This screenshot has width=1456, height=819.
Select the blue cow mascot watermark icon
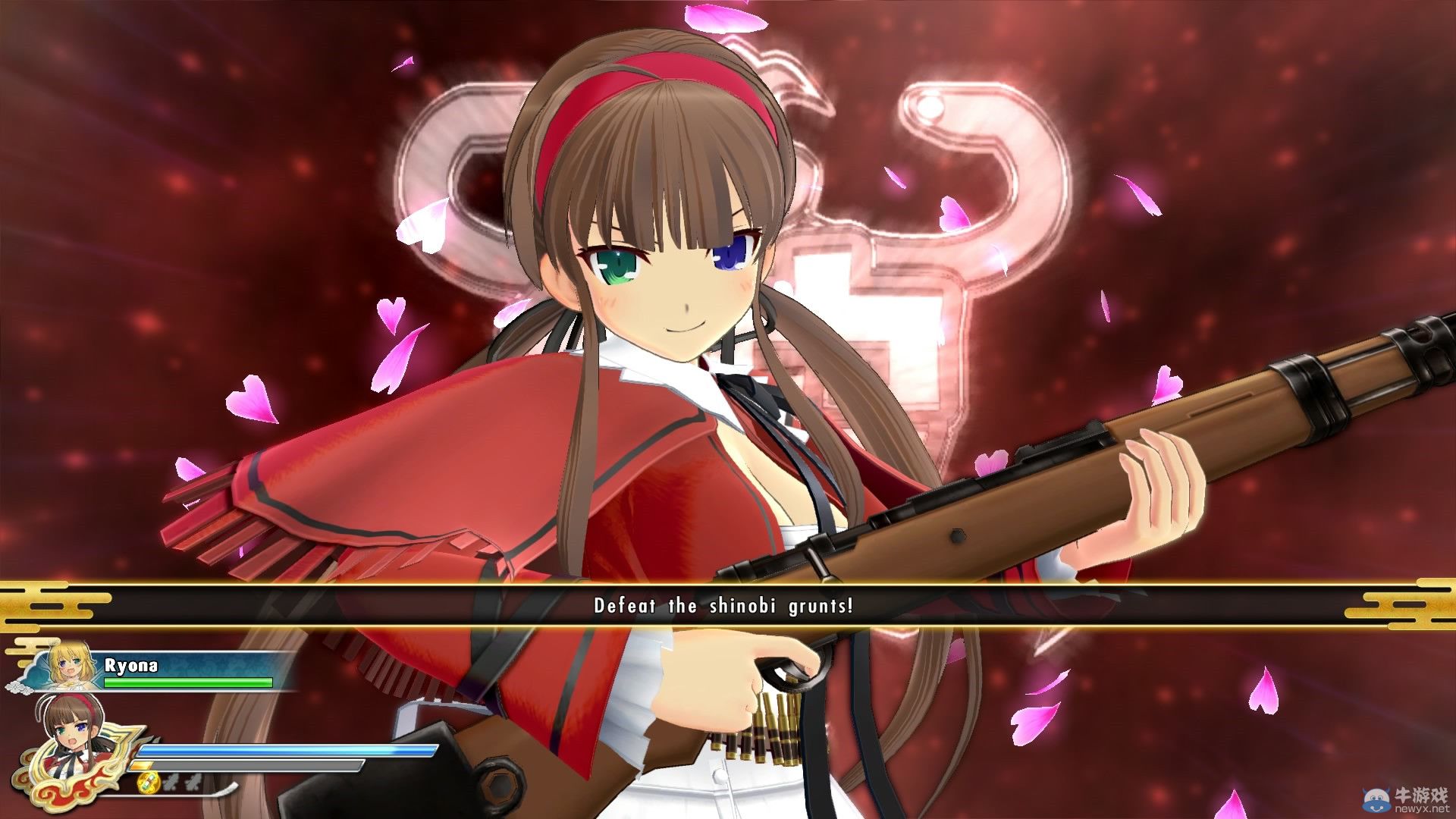pyautogui.click(x=1376, y=798)
